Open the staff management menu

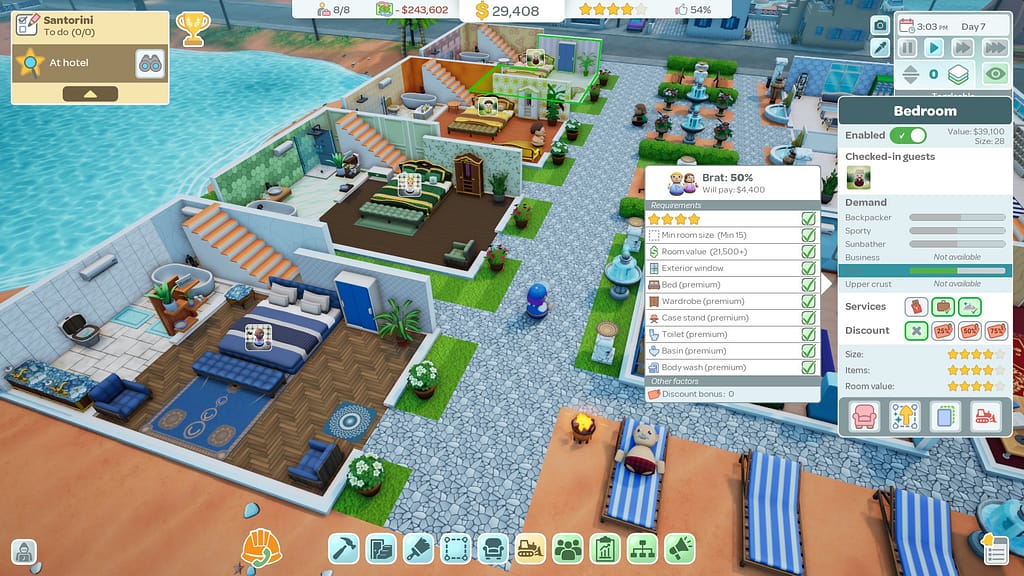coord(568,548)
